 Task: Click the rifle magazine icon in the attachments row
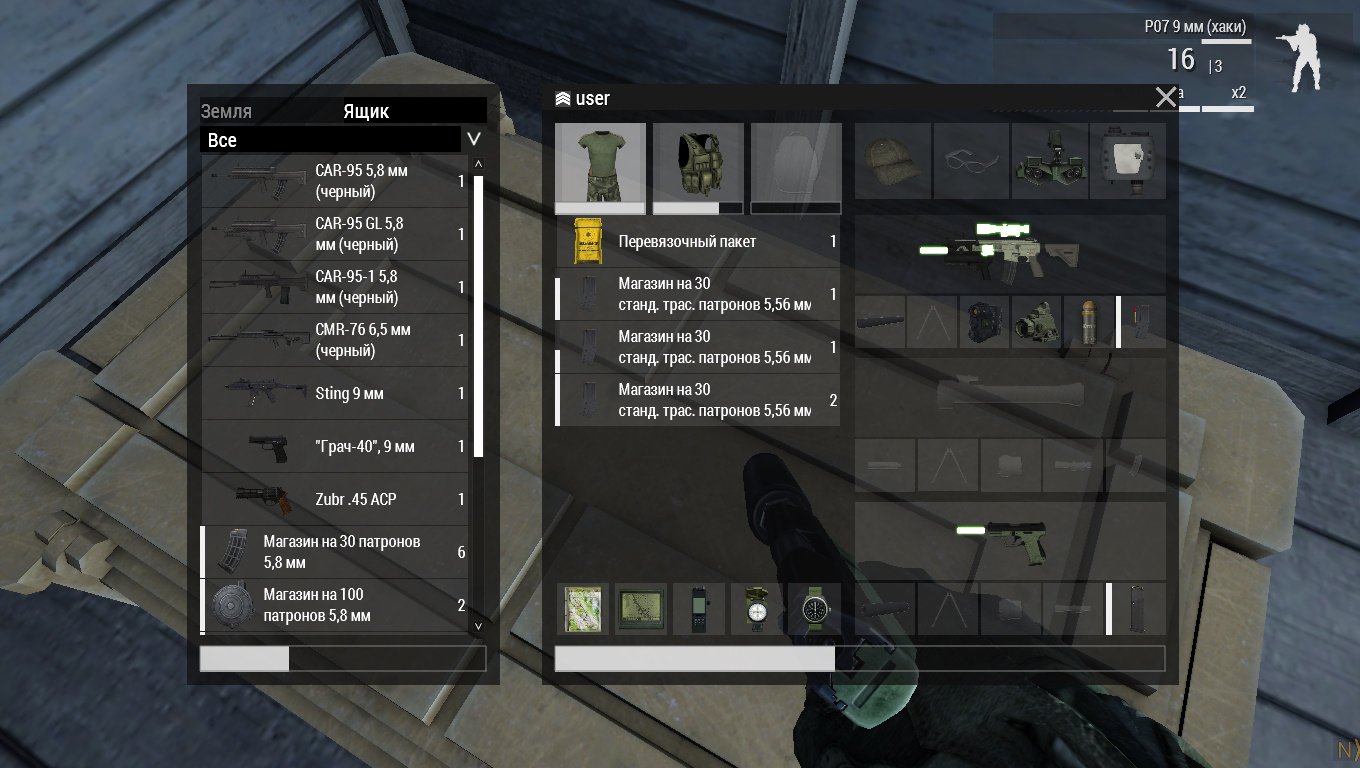[1140, 320]
